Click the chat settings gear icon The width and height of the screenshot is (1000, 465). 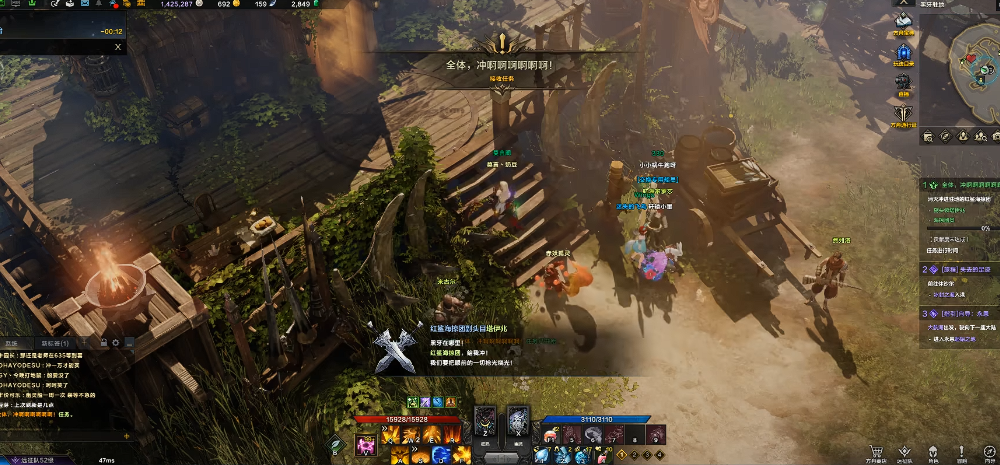tap(116, 343)
